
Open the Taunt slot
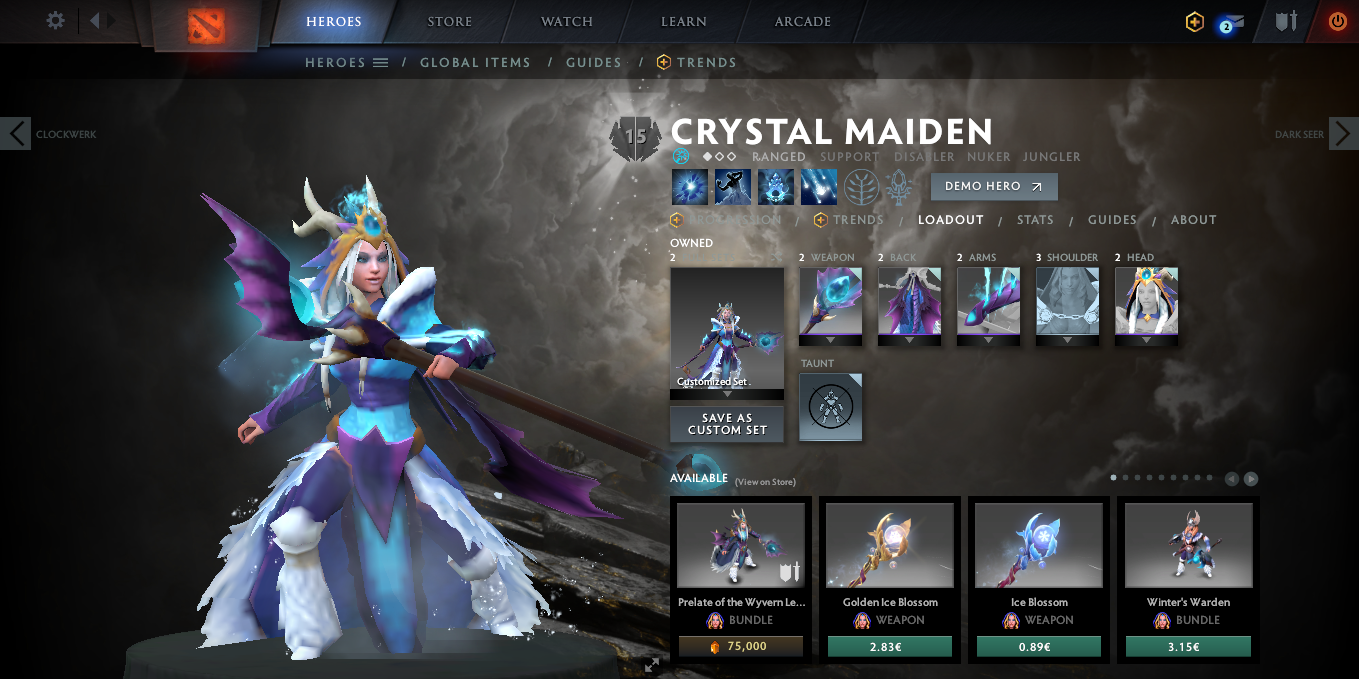click(830, 407)
